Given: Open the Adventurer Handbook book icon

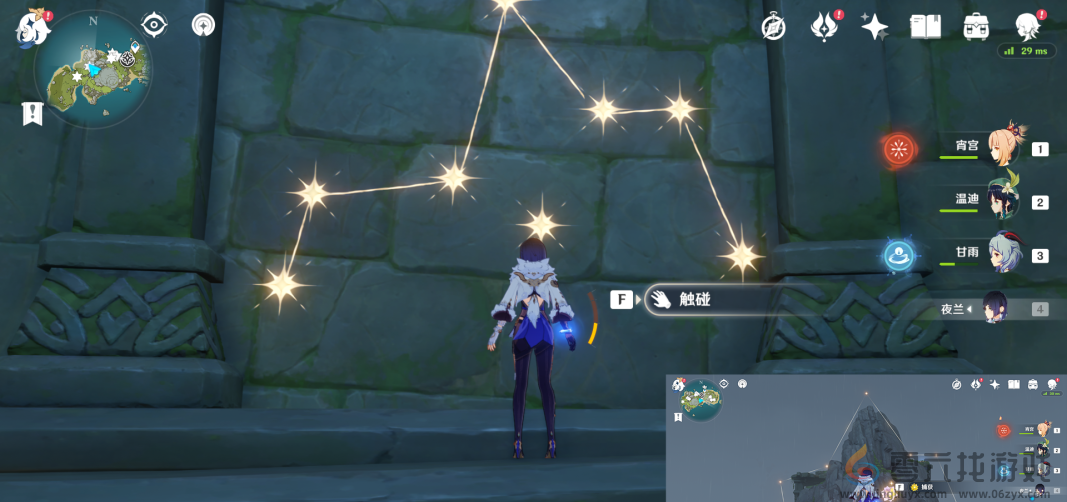Looking at the screenshot, I should coord(925,27).
